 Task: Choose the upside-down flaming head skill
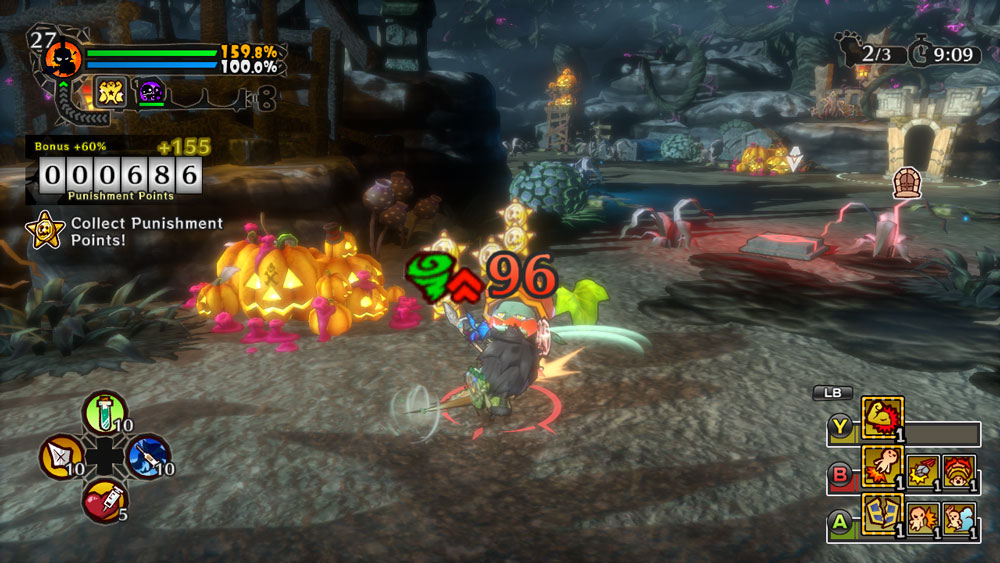tap(959, 470)
